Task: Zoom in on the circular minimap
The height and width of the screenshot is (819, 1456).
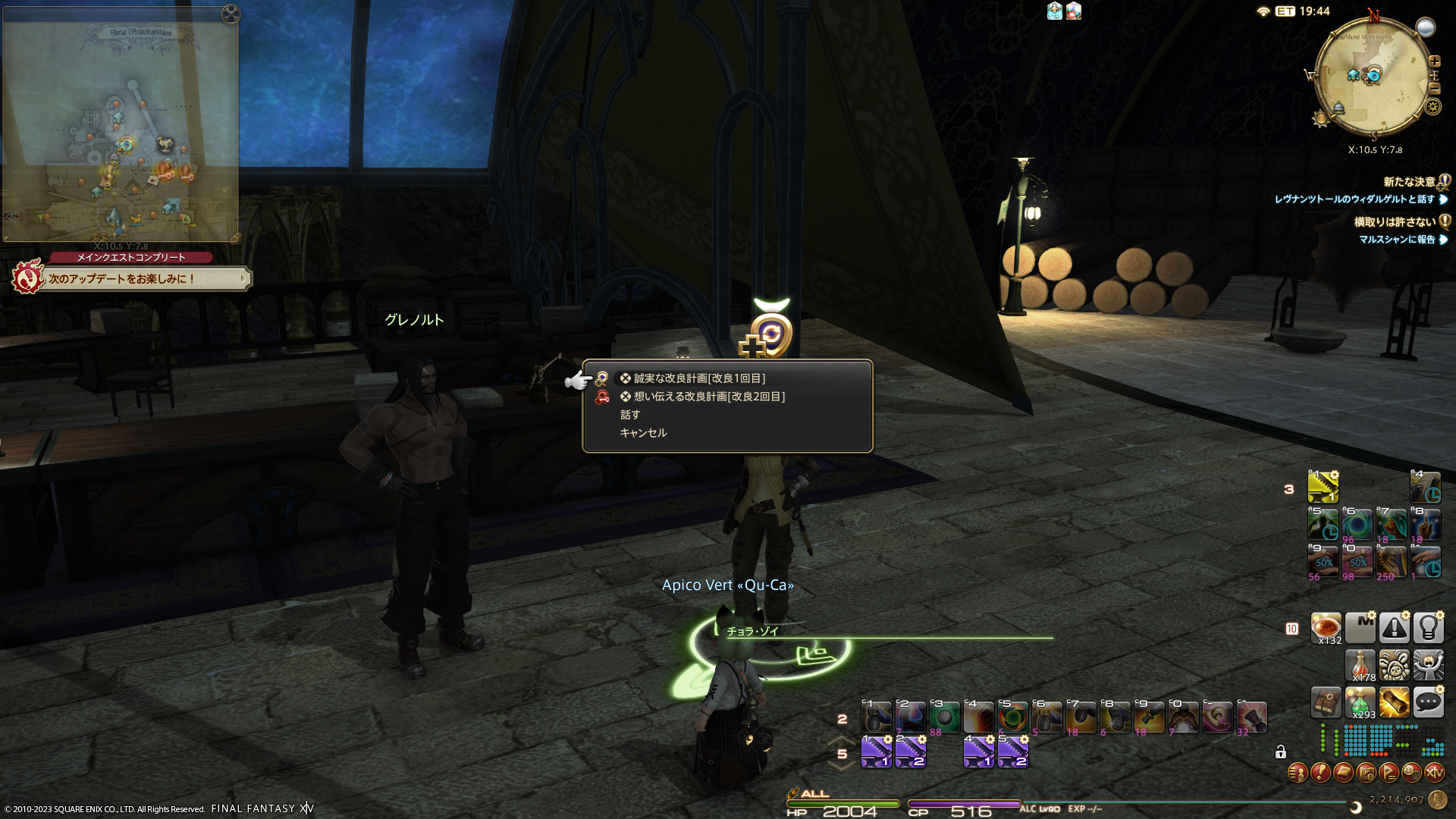Action: pyautogui.click(x=1435, y=61)
